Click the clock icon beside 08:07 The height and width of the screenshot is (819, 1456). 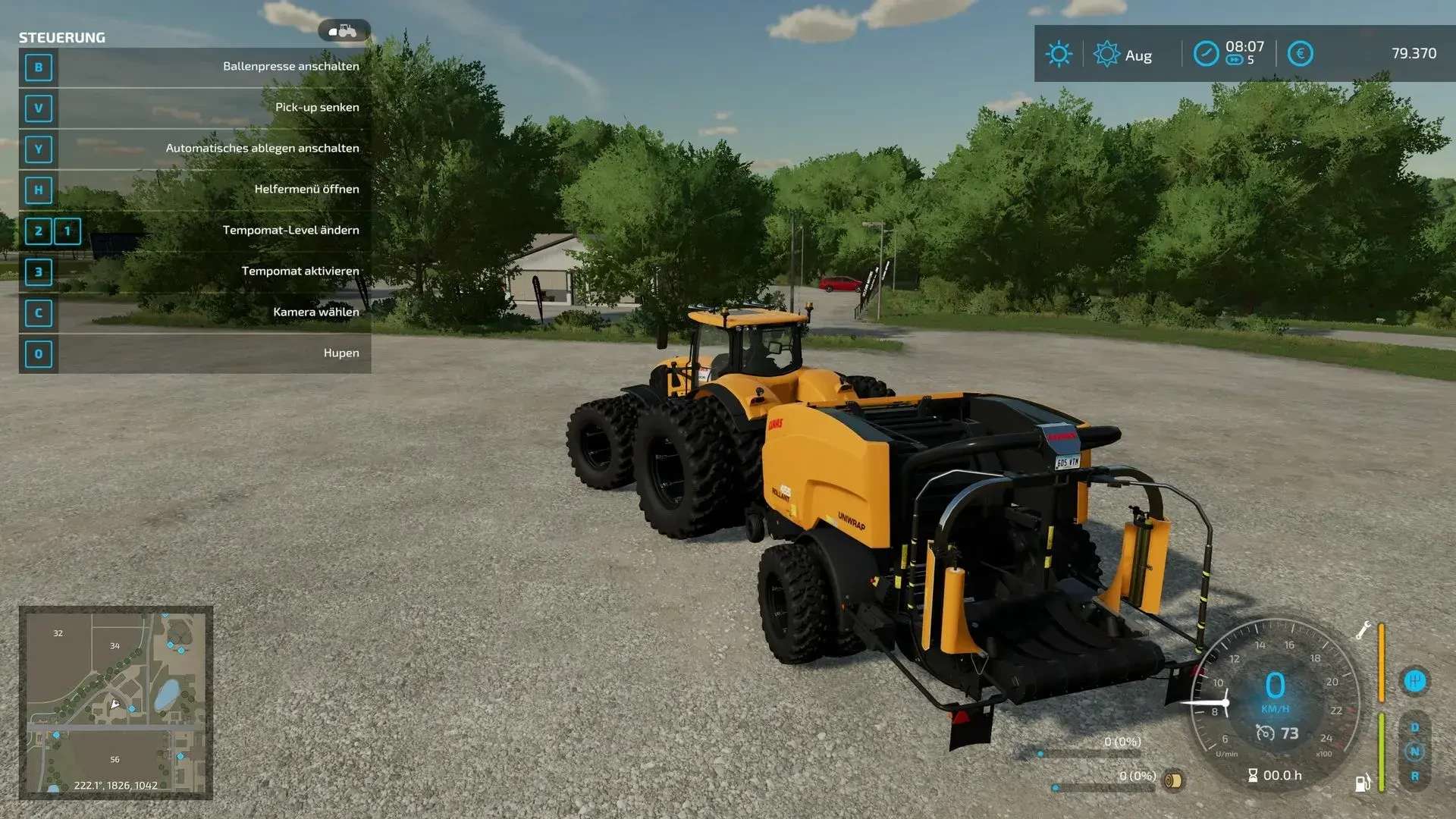[1206, 54]
